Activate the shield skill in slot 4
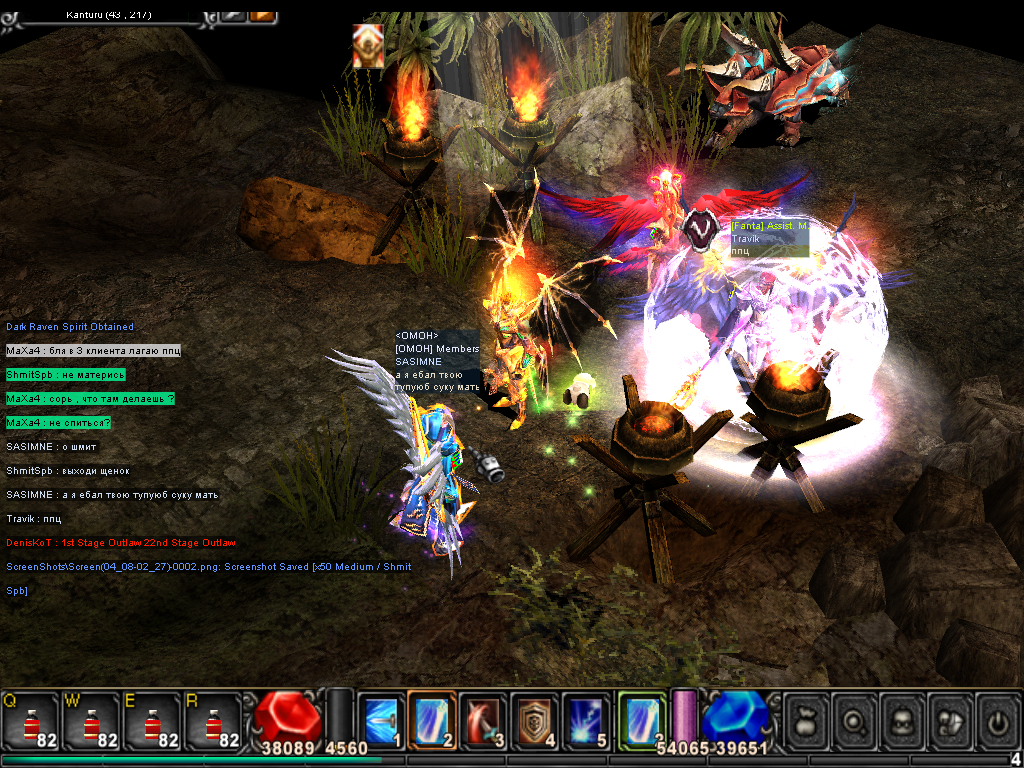Screen dimensions: 1024x768 click(535, 719)
